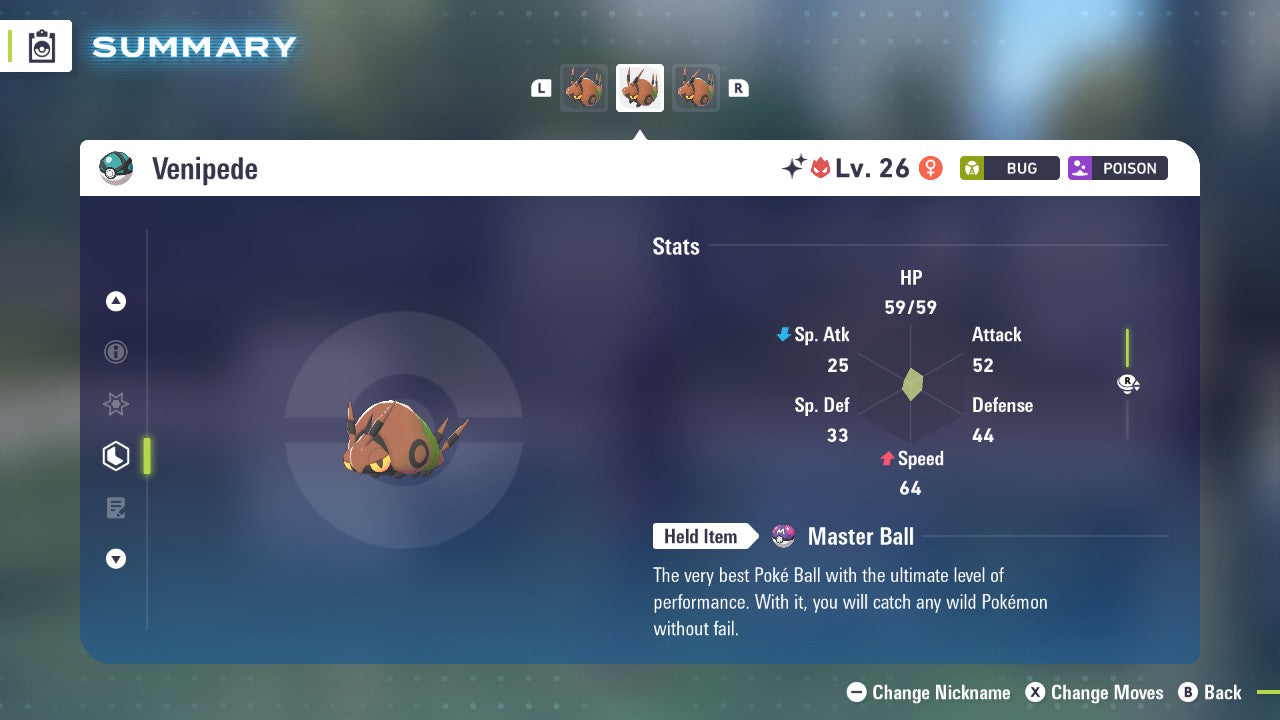
Task: Select the star ribbon tab in the sidebar
Action: point(116,404)
